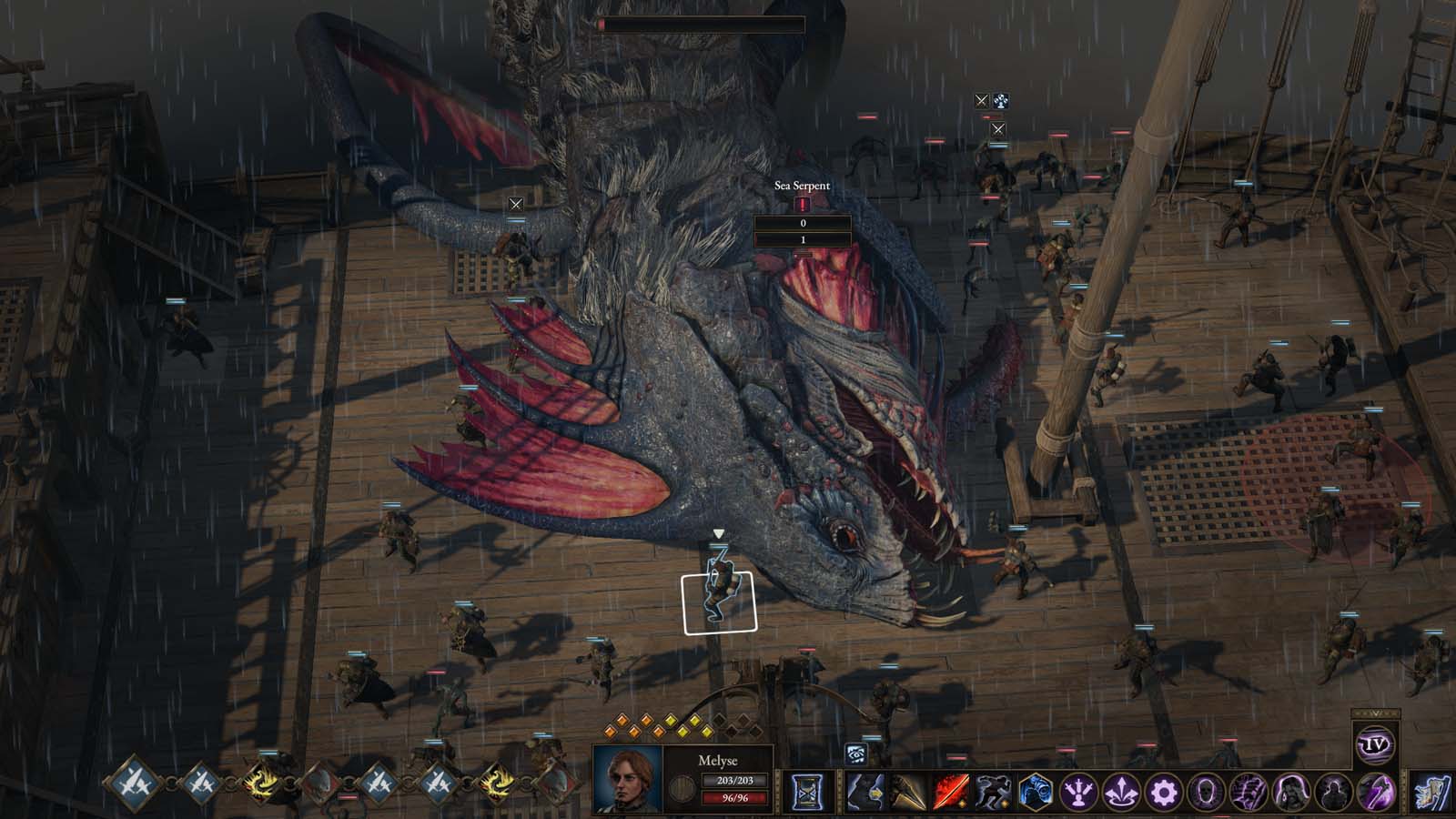Select the hooded figure ability near bar's end
The width and height of the screenshot is (1456, 819).
click(x=1333, y=794)
